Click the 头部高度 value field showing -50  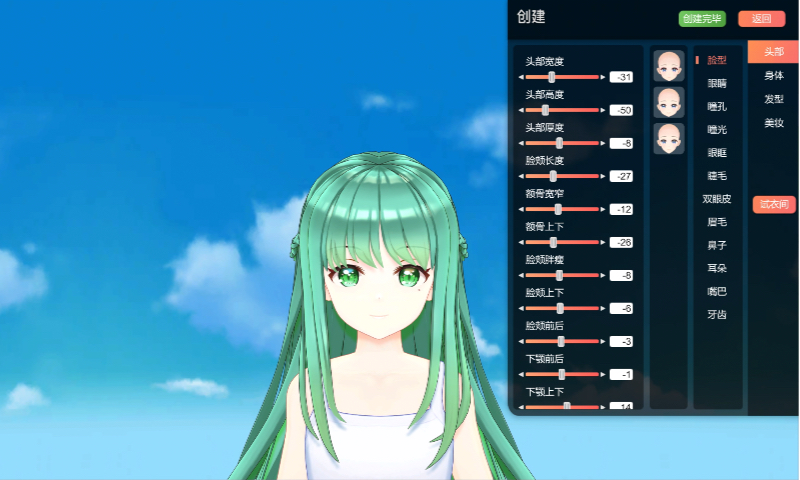click(621, 110)
